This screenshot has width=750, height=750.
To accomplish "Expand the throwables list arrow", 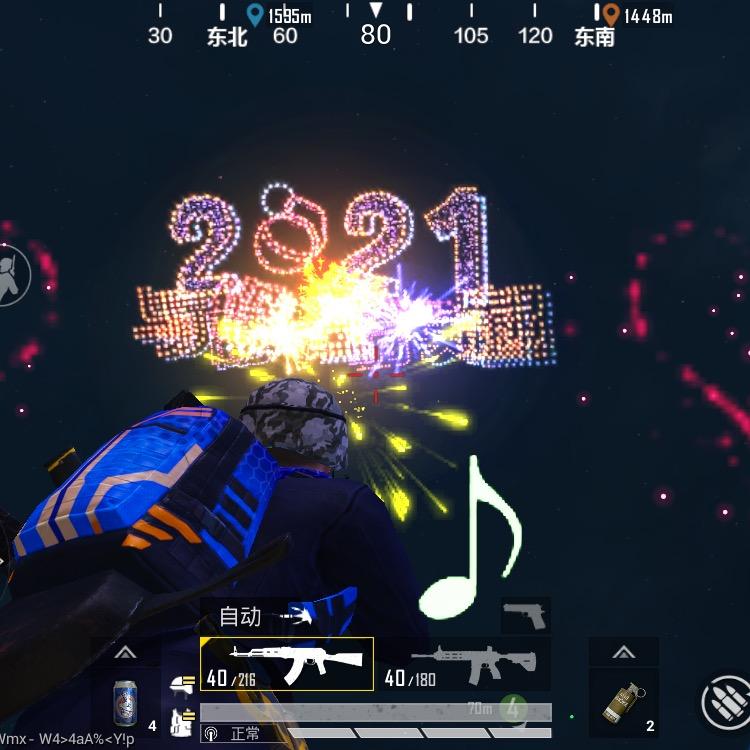I will point(623,653).
